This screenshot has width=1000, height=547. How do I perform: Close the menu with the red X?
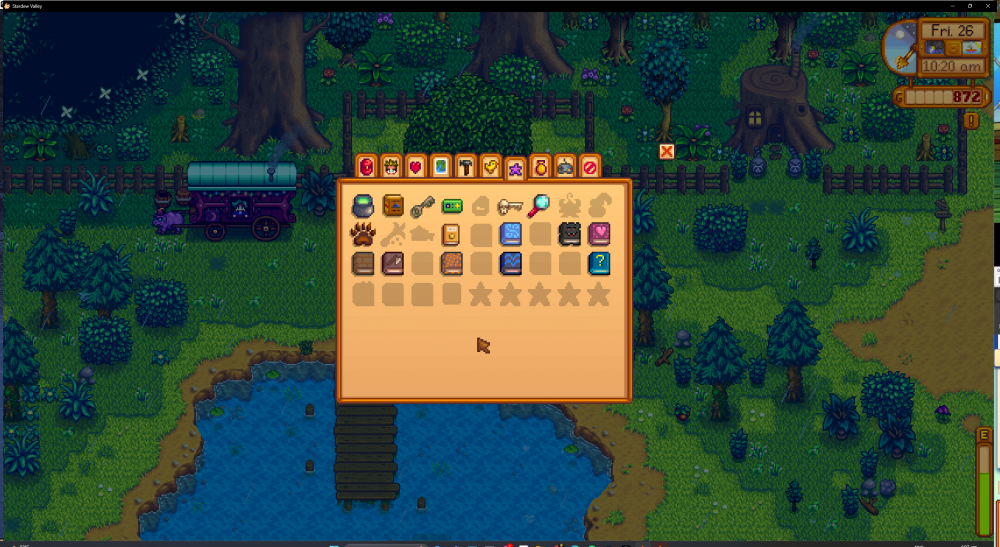tap(667, 151)
